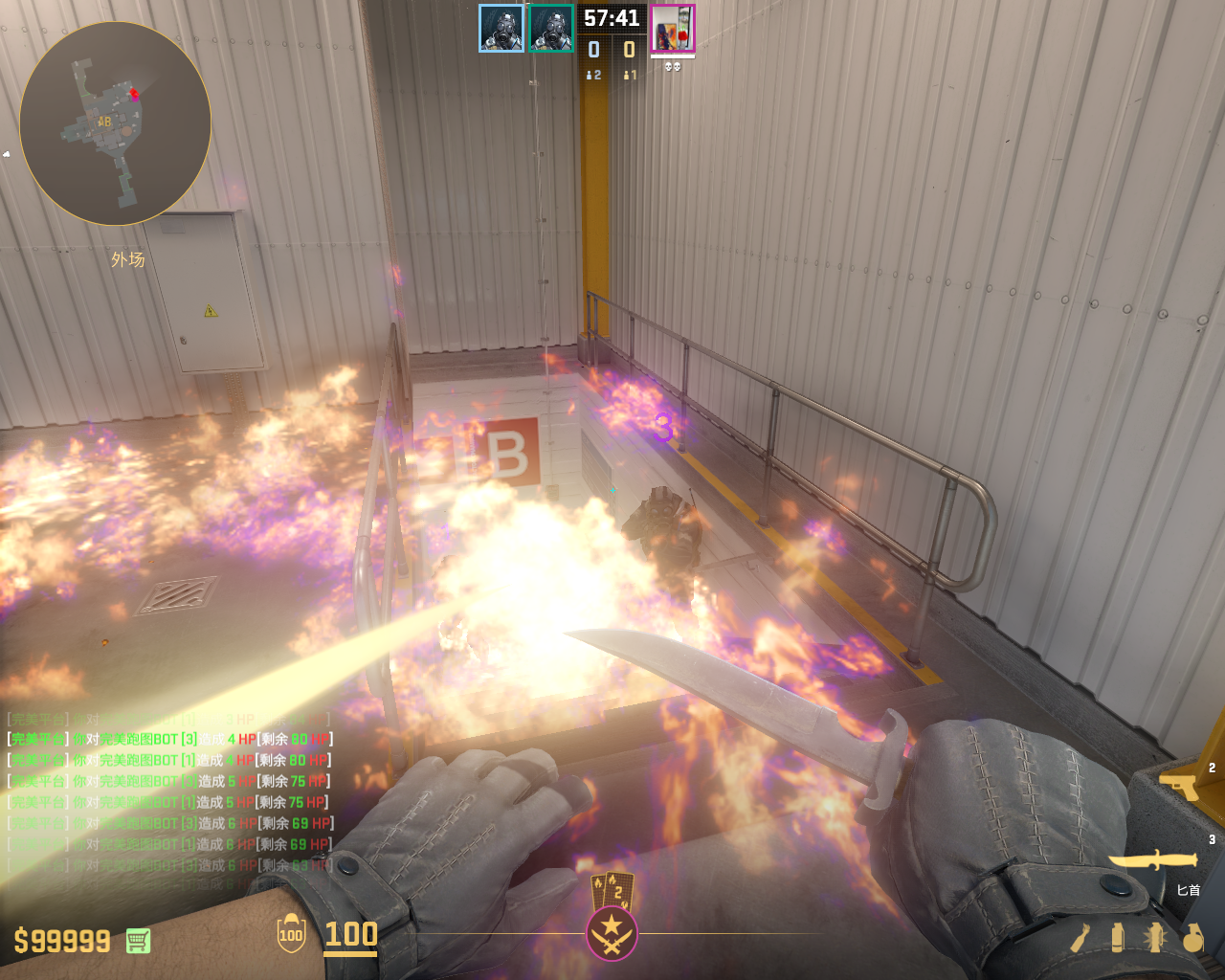Image resolution: width=1225 pixels, height=980 pixels.
Task: Choose the HE grenade icon
Action: [x=1192, y=938]
